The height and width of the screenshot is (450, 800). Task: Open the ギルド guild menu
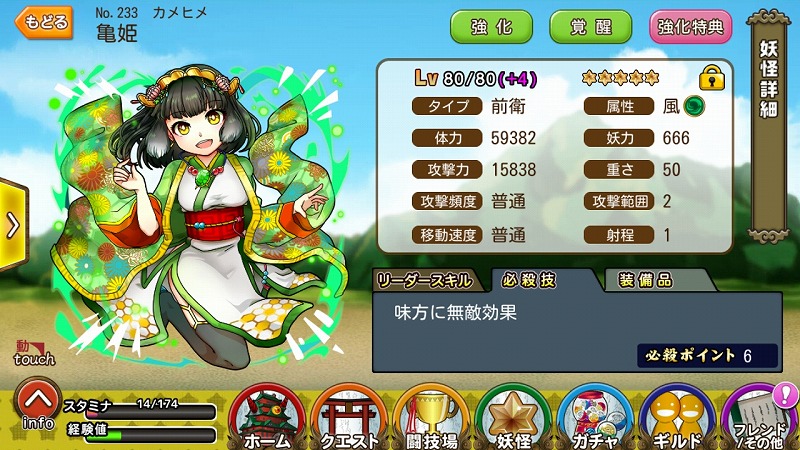click(678, 418)
